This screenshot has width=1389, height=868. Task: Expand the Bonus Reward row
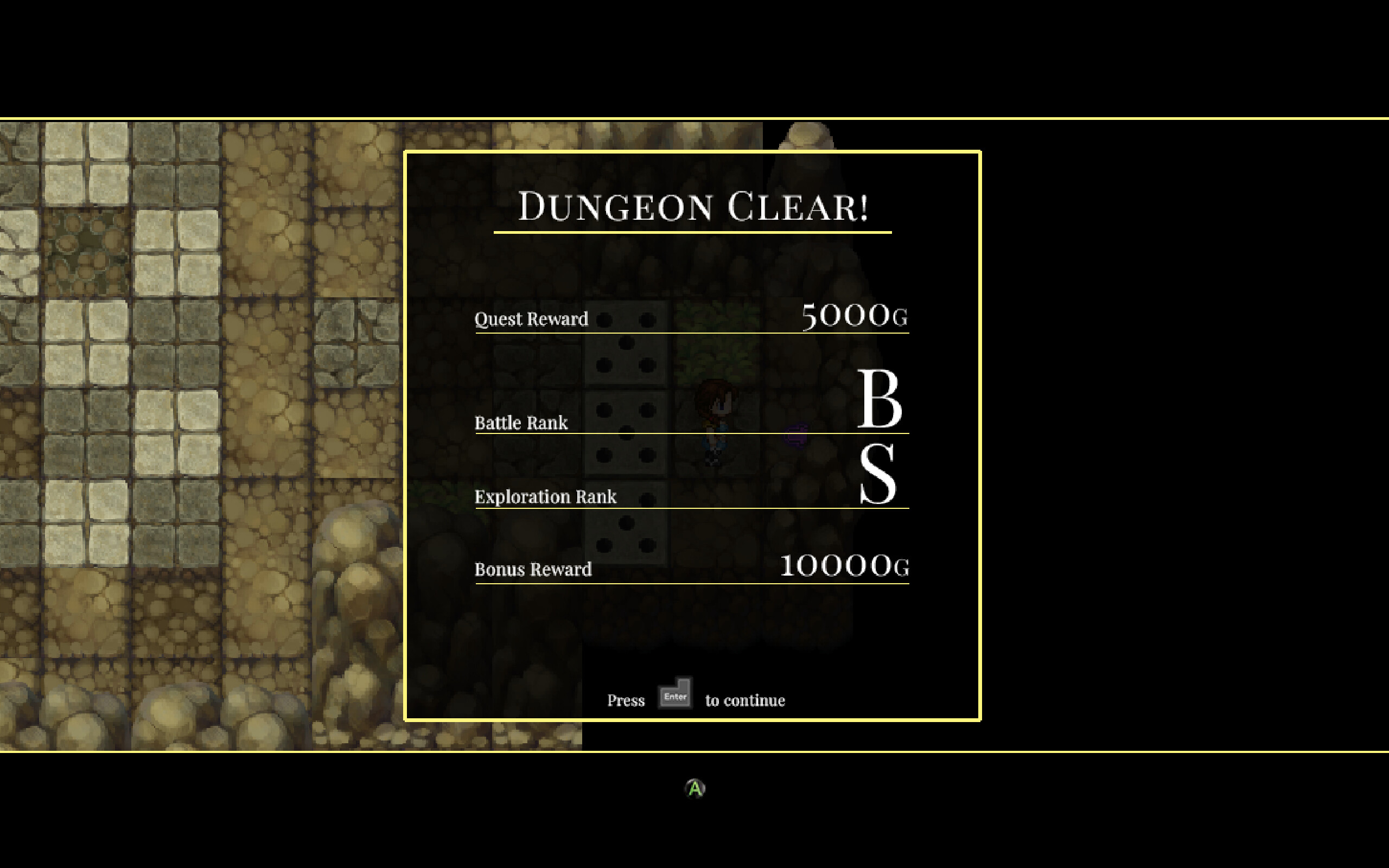click(533, 569)
